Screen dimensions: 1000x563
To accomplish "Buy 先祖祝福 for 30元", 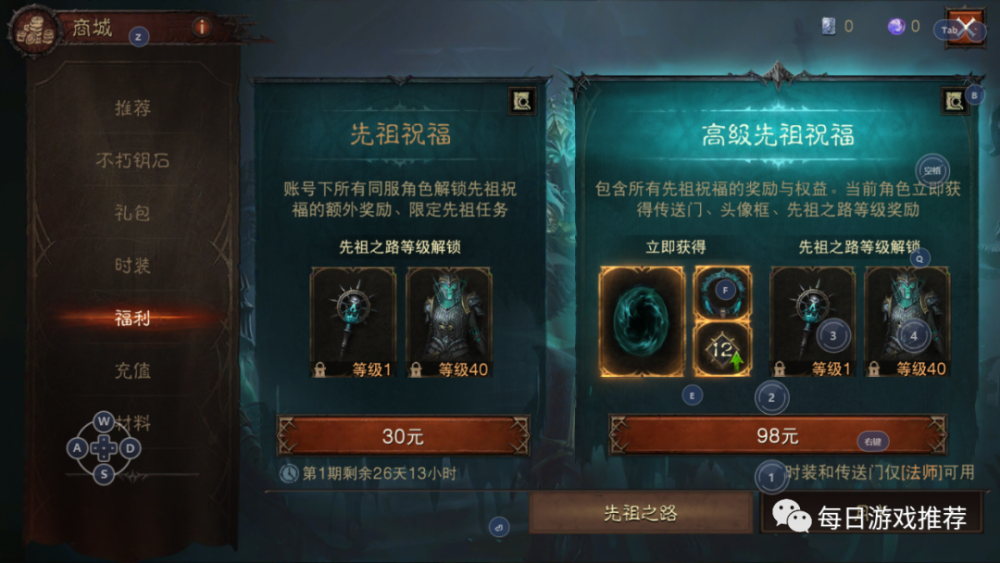I will 403,436.
